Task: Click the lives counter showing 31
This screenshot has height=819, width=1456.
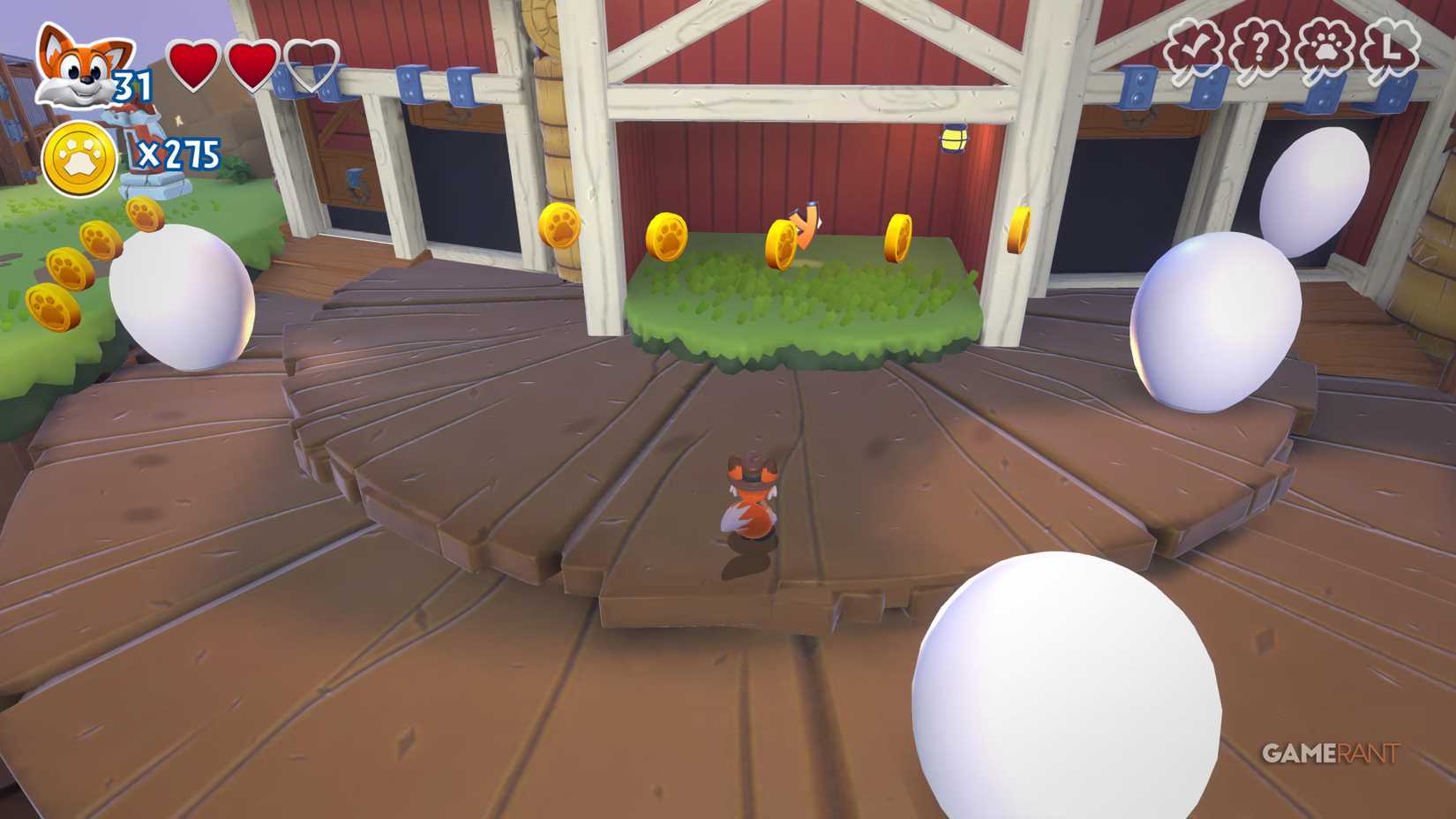Action: pyautogui.click(x=131, y=86)
